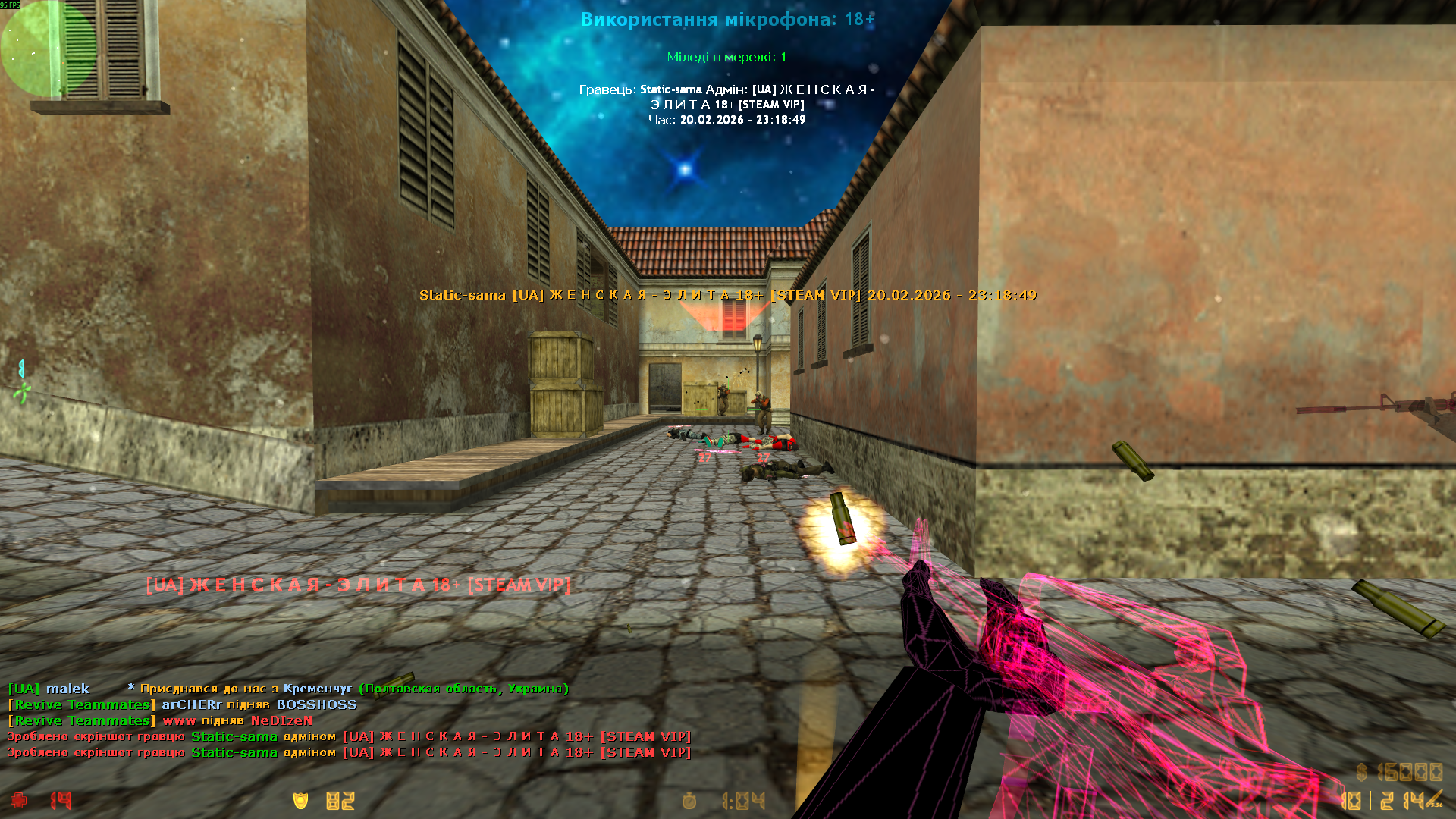The width and height of the screenshot is (1456, 819).
Task: Select the red health cross icon
Action: [19, 800]
